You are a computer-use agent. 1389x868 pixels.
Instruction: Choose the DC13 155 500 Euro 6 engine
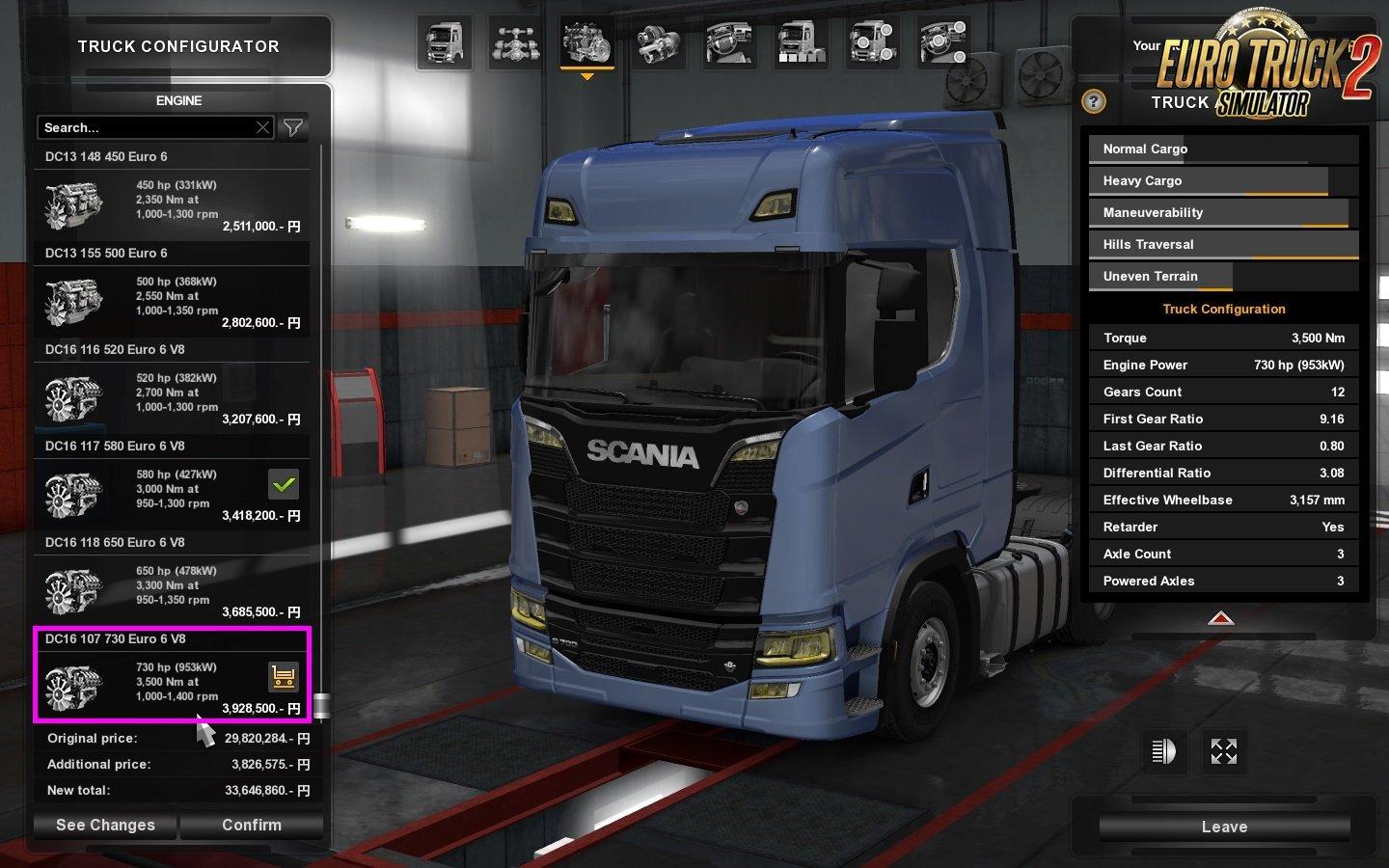pos(172,297)
